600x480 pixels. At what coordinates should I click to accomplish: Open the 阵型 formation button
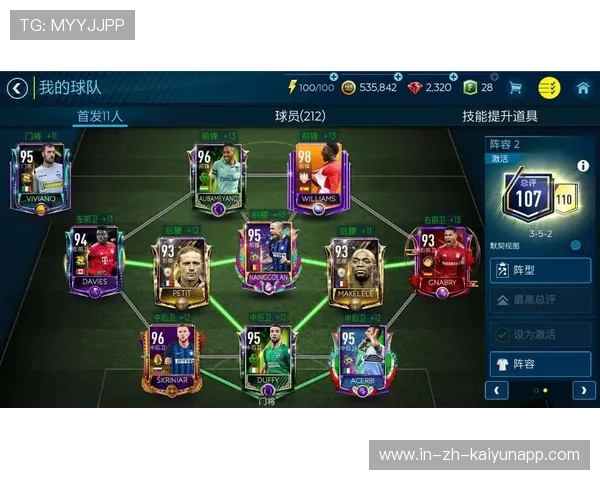coord(540,269)
